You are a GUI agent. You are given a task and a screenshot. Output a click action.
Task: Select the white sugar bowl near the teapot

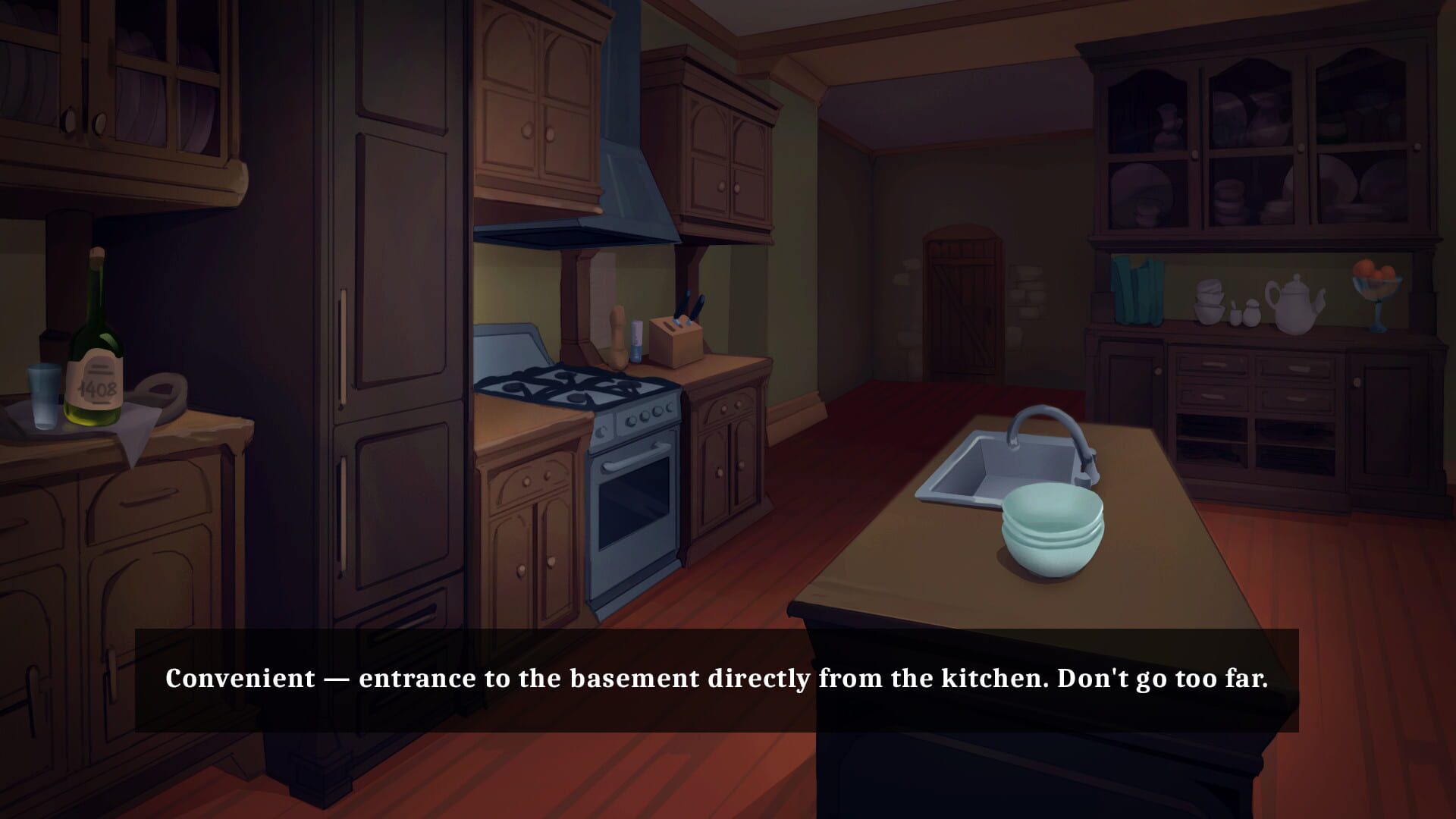[x=1251, y=312]
